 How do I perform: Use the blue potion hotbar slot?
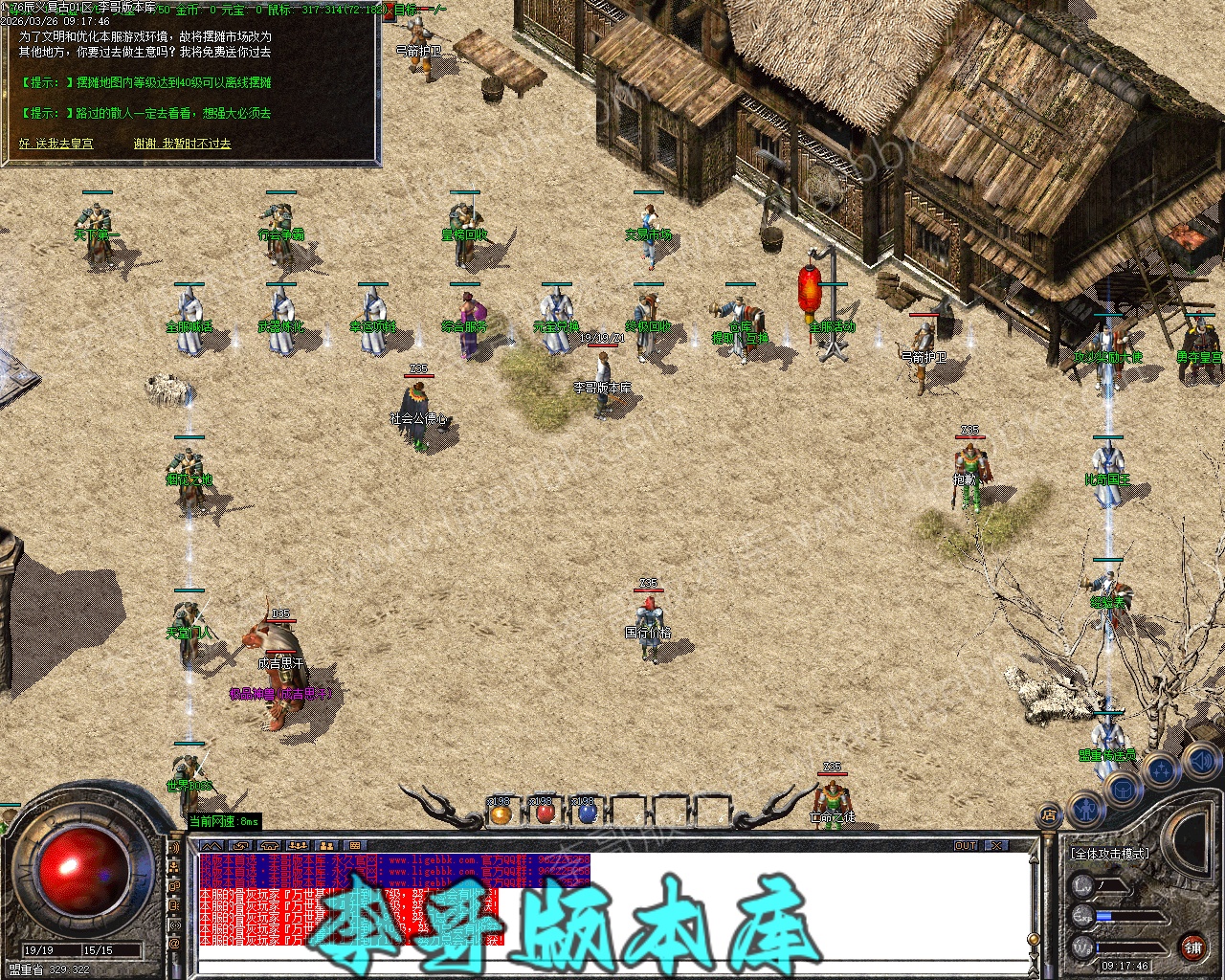[x=587, y=813]
